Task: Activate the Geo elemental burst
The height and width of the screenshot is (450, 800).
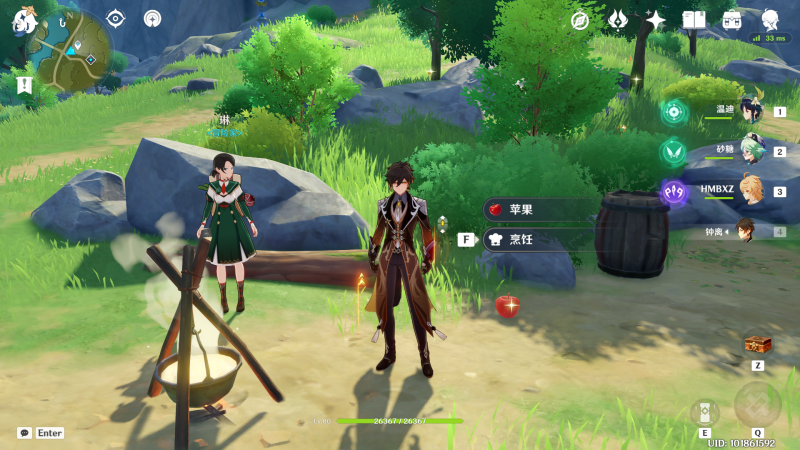Action: [757, 403]
